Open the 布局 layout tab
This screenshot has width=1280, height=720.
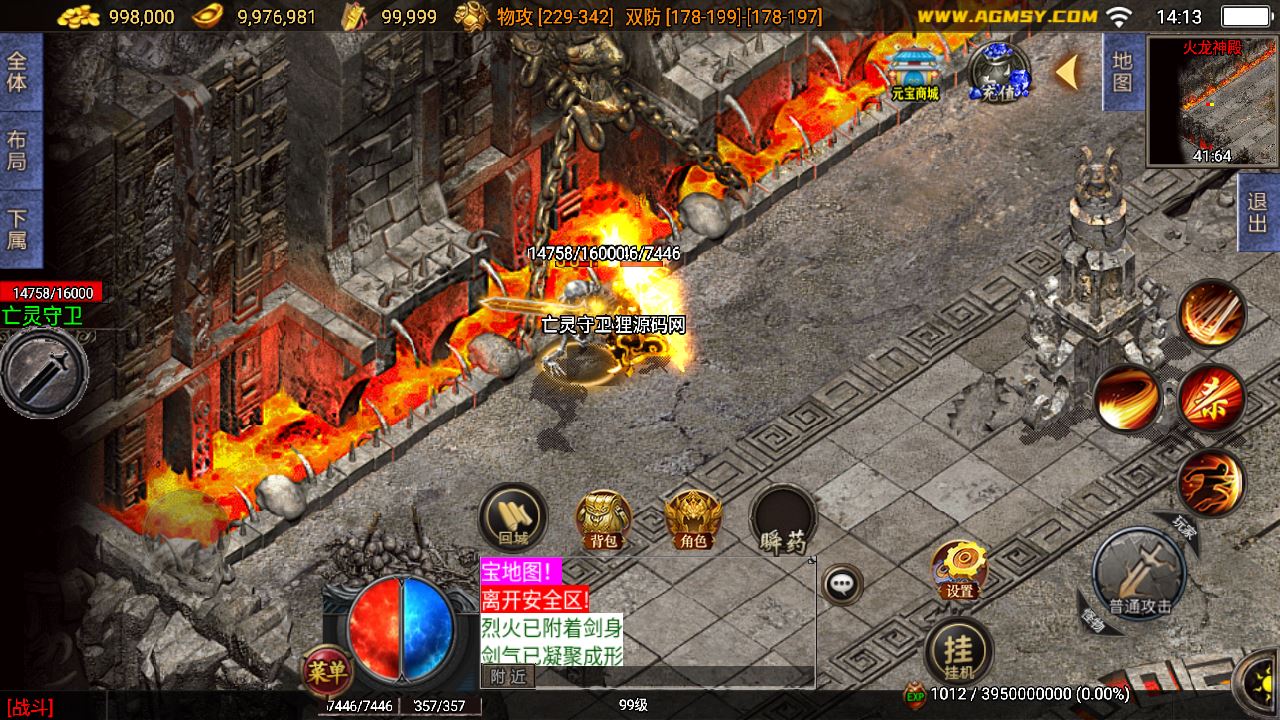coord(17,150)
